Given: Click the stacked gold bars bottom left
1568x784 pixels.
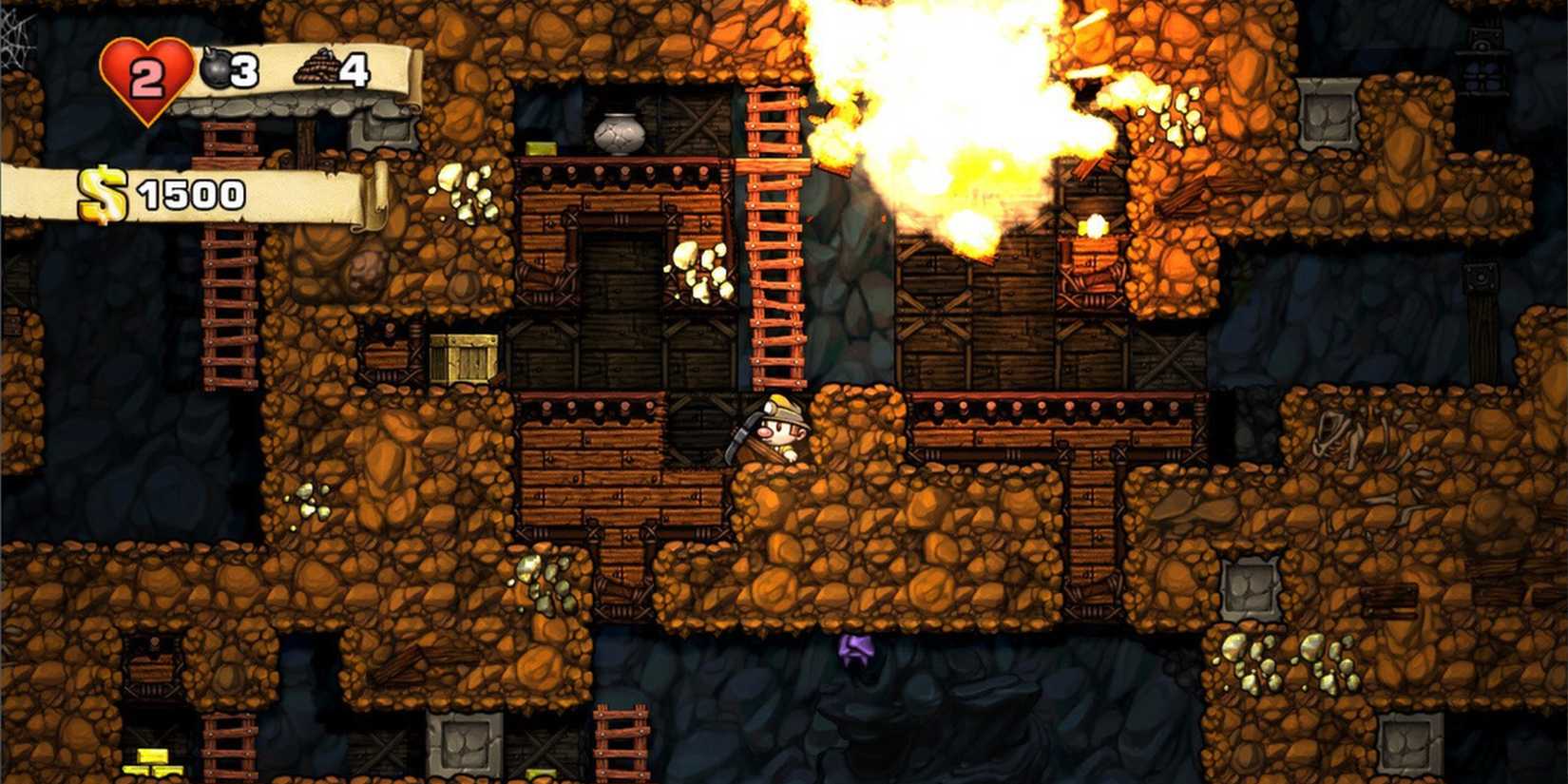Looking at the screenshot, I should (x=152, y=760).
